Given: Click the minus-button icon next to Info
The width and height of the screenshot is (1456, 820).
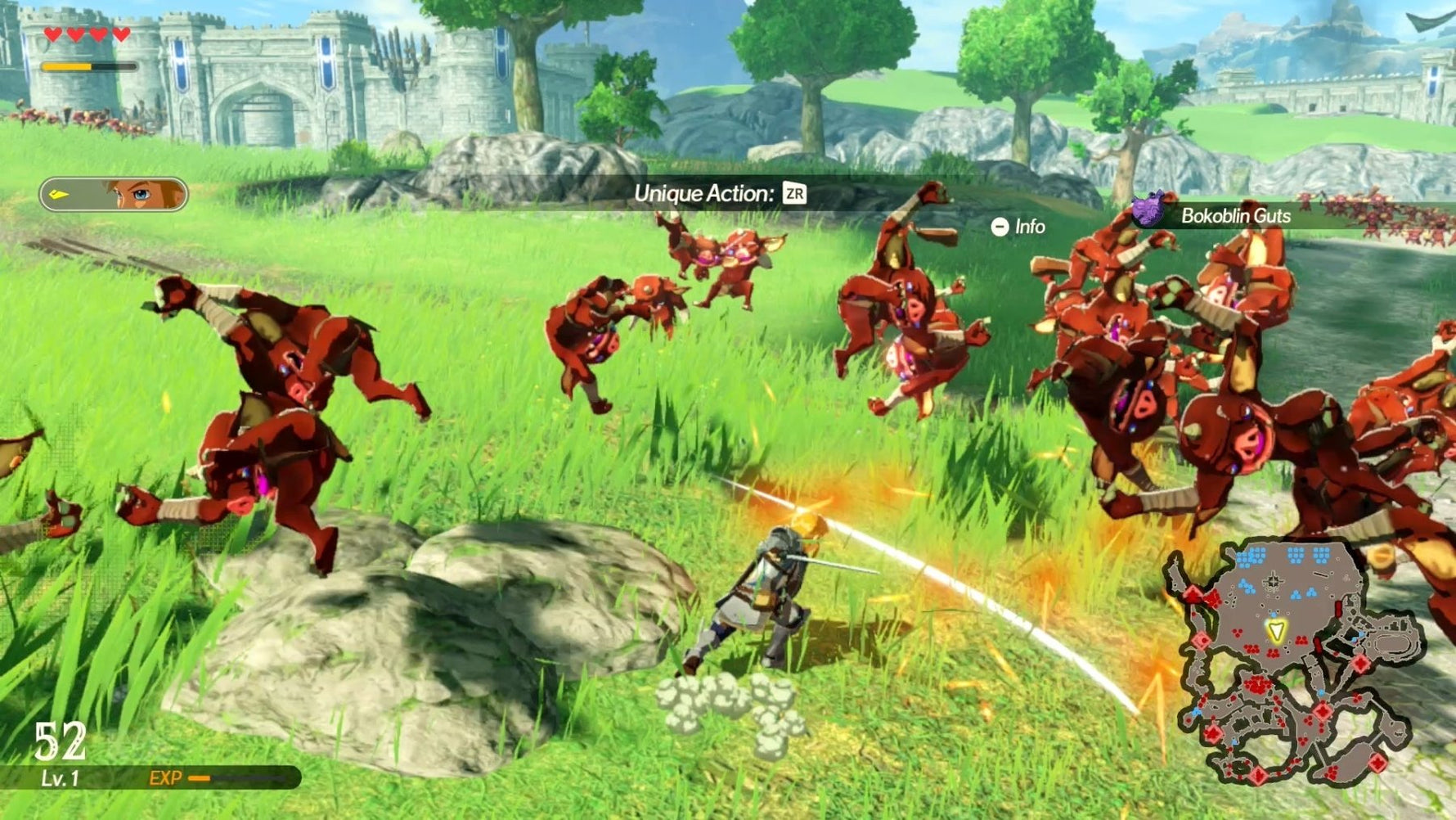Looking at the screenshot, I should coord(998,227).
